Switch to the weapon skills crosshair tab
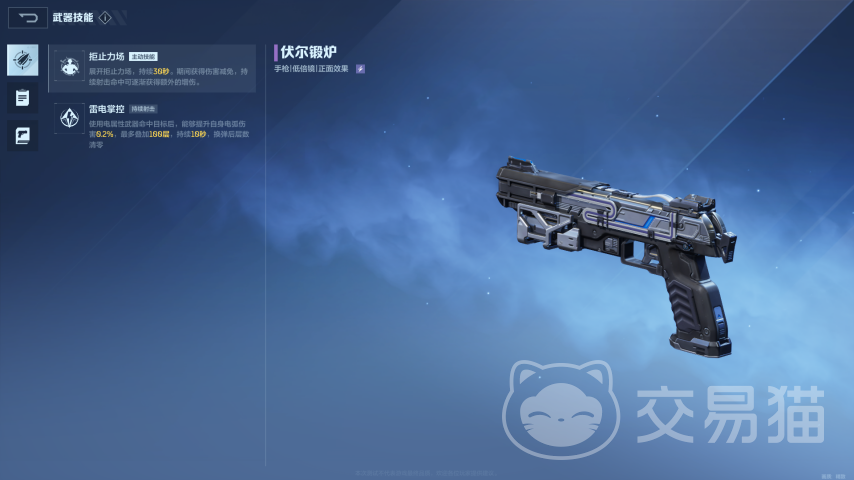This screenshot has width=854, height=480. pos(22,60)
